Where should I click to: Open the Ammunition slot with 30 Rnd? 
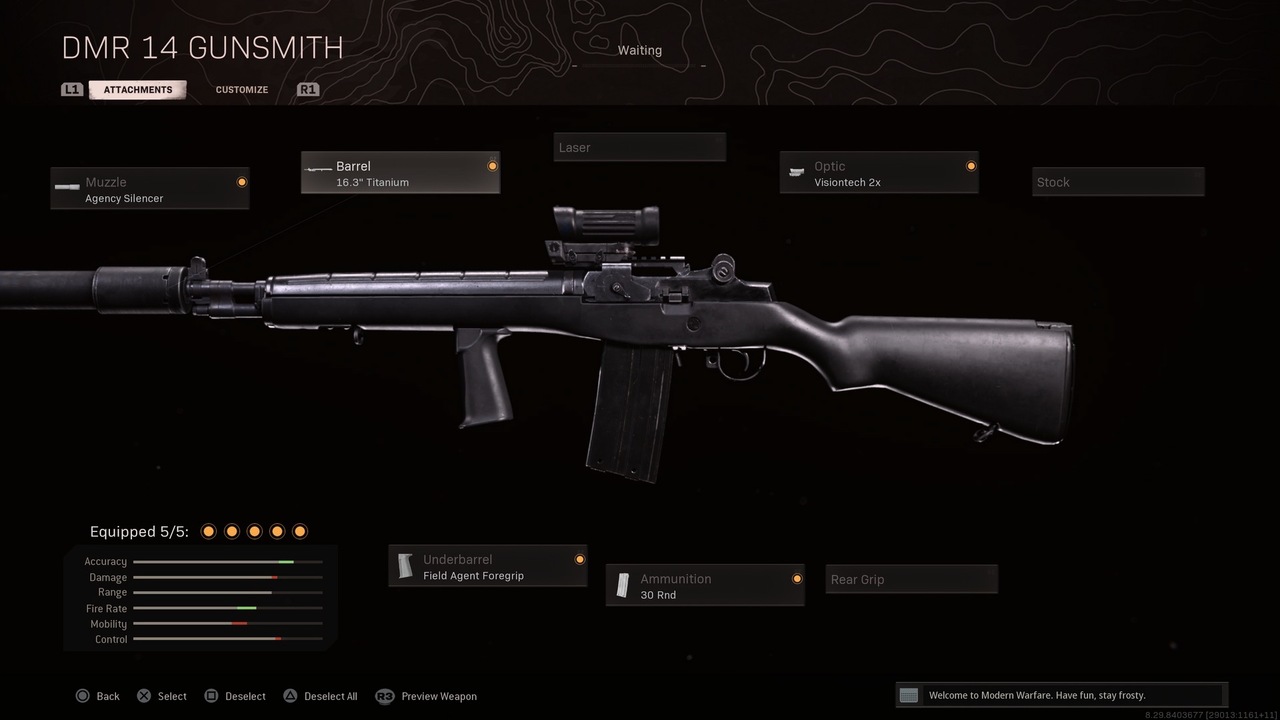pos(705,586)
